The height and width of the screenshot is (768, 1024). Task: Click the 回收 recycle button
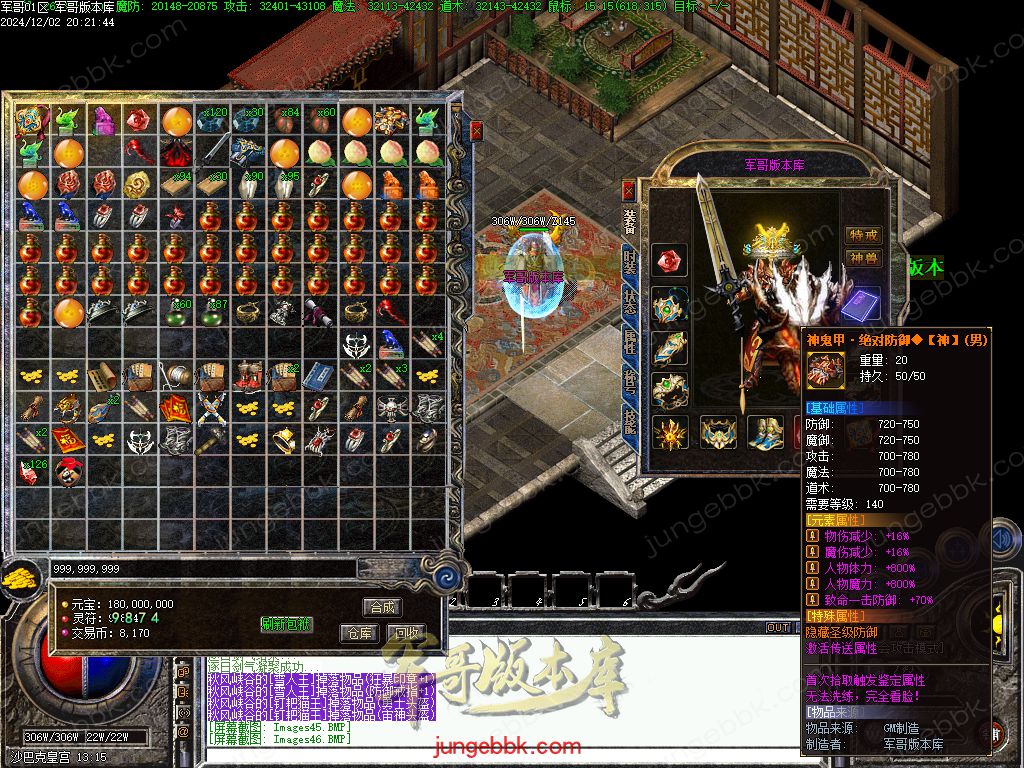(x=406, y=633)
